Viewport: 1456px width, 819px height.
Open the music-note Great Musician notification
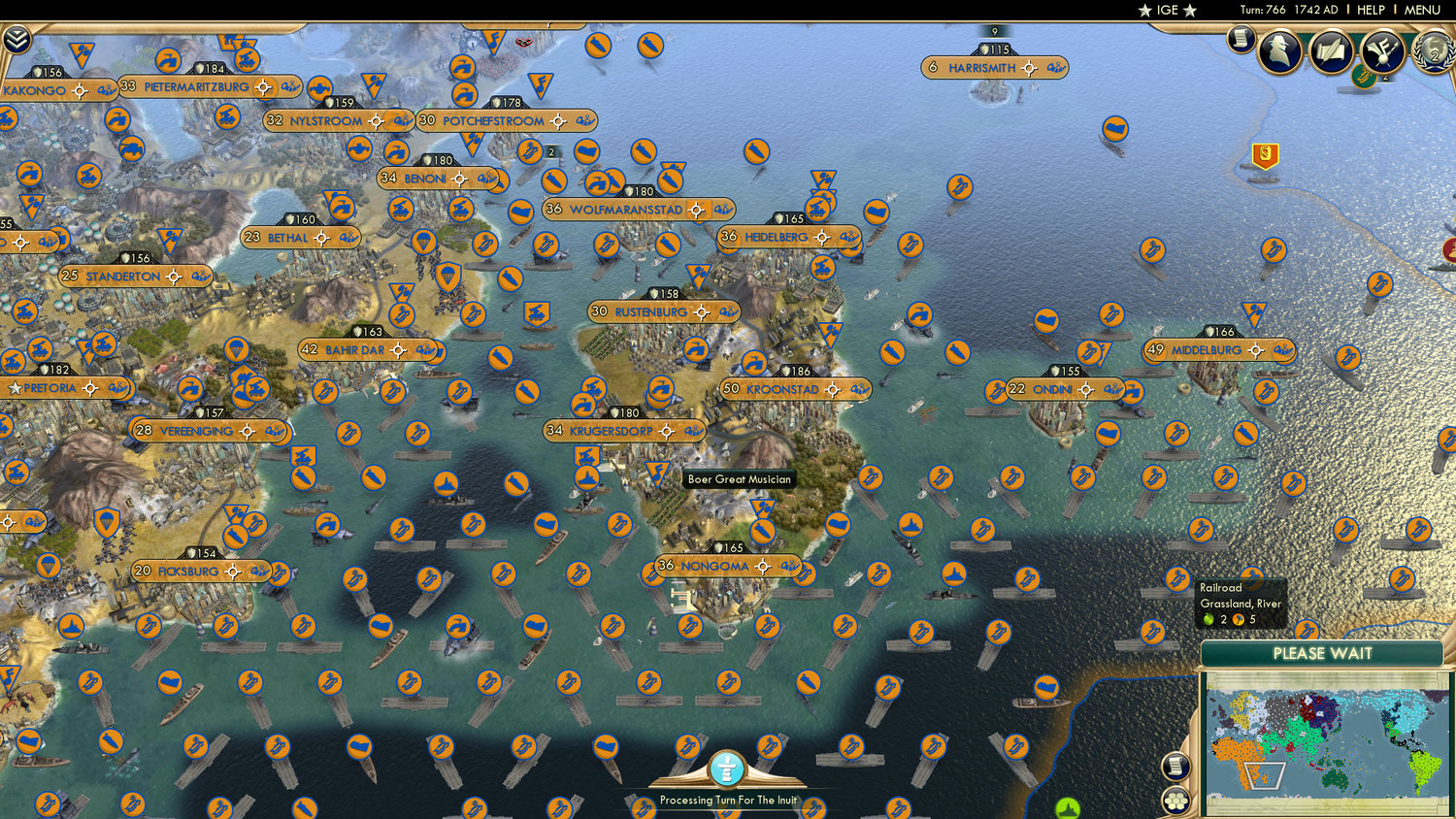click(x=1382, y=52)
